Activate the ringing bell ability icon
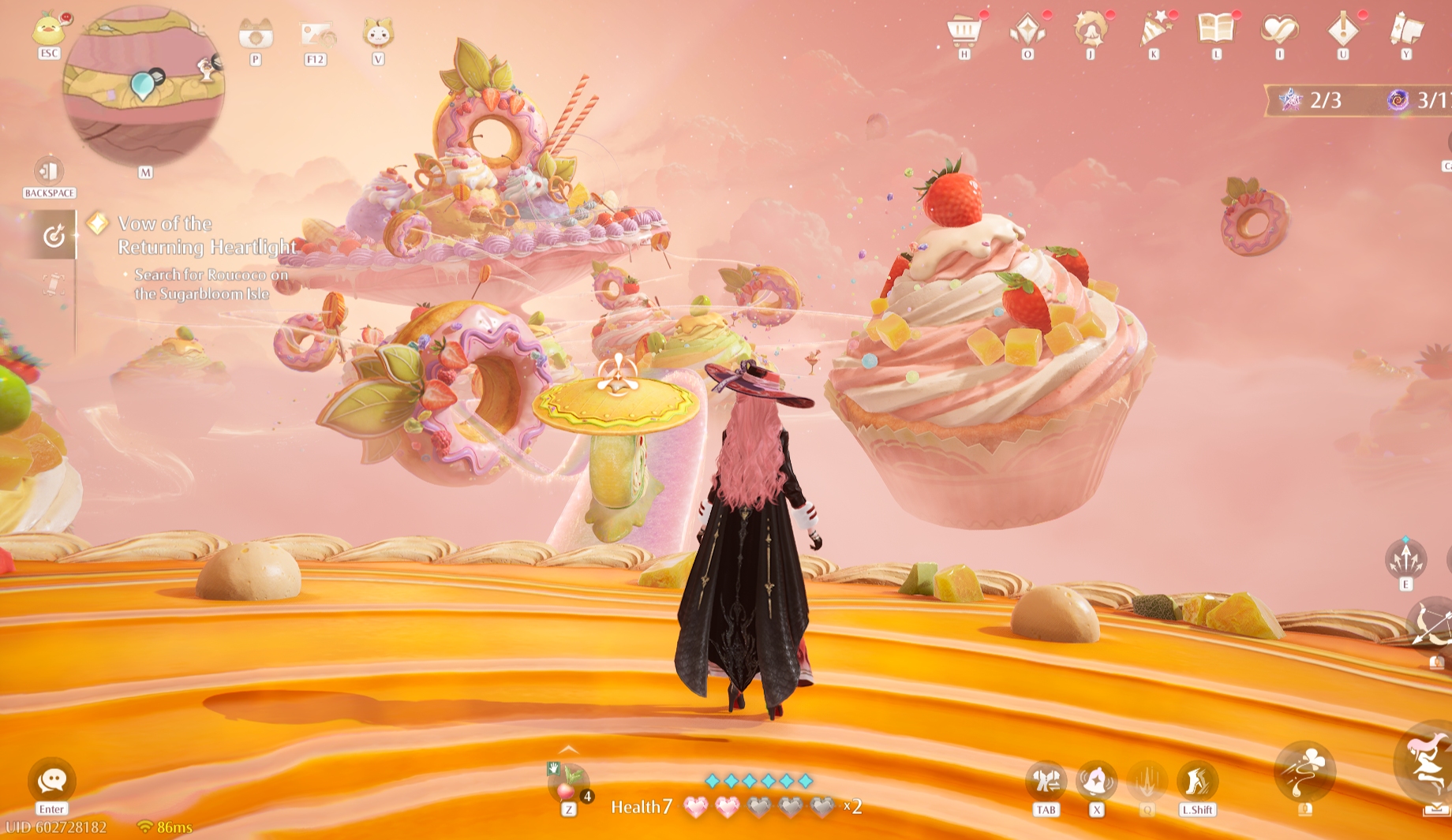Screen dimensions: 1452x840 pyautogui.click(x=1096, y=782)
